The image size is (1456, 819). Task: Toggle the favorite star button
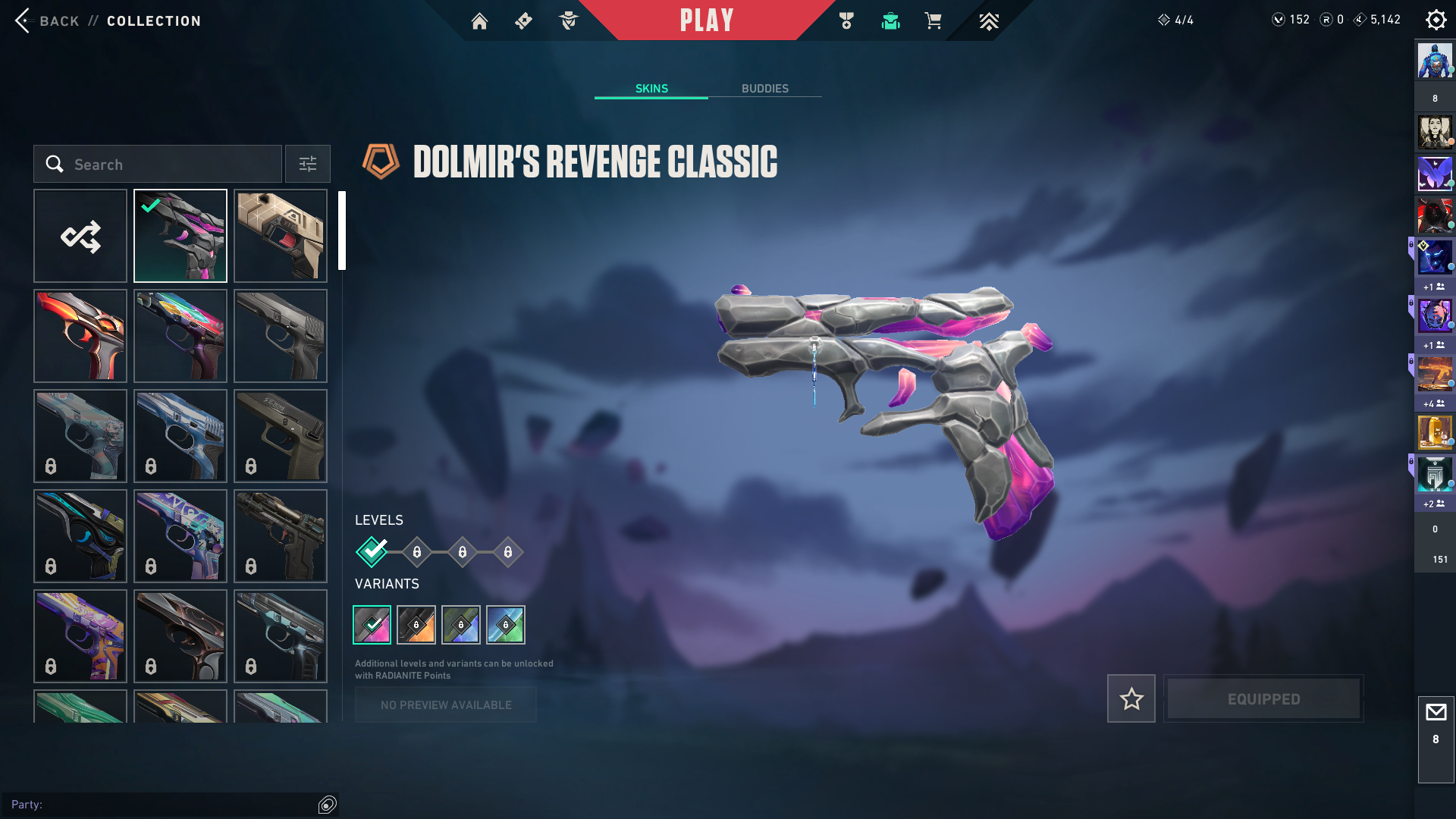point(1131,698)
